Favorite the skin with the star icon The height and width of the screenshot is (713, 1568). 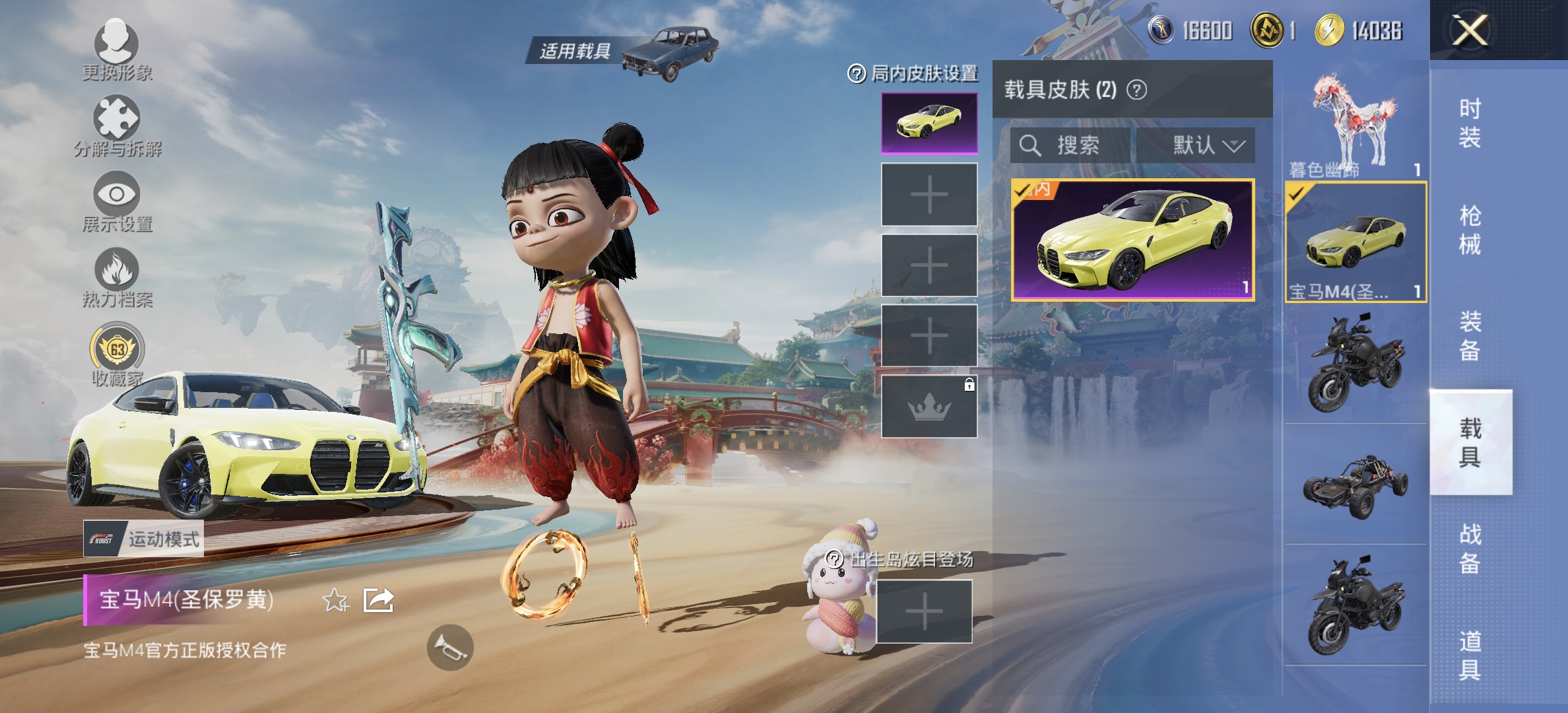(335, 601)
